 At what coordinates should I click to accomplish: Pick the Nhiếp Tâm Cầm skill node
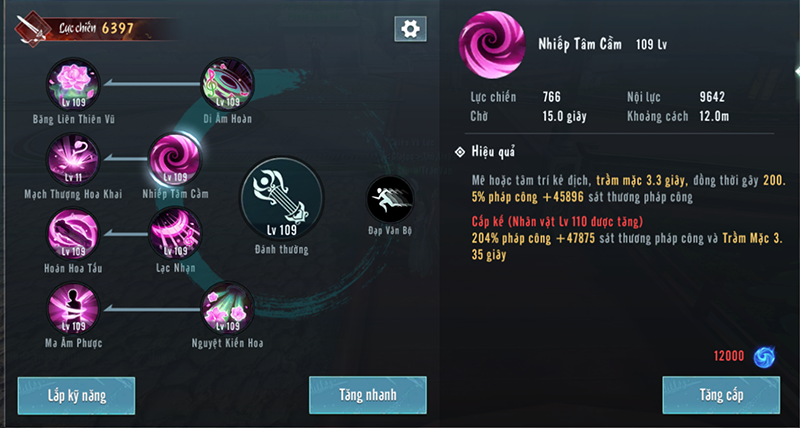(x=175, y=160)
